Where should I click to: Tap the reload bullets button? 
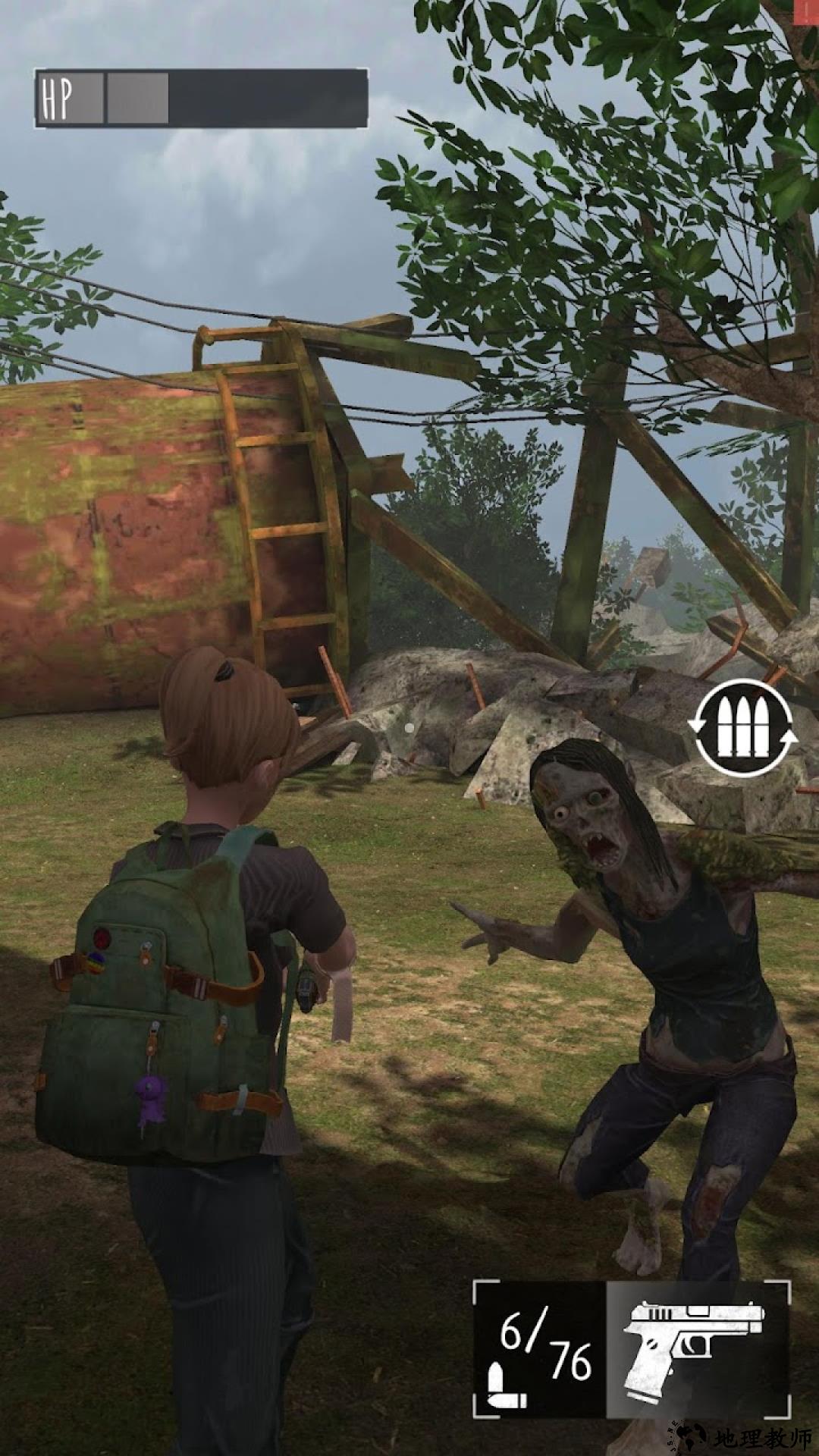point(742,728)
